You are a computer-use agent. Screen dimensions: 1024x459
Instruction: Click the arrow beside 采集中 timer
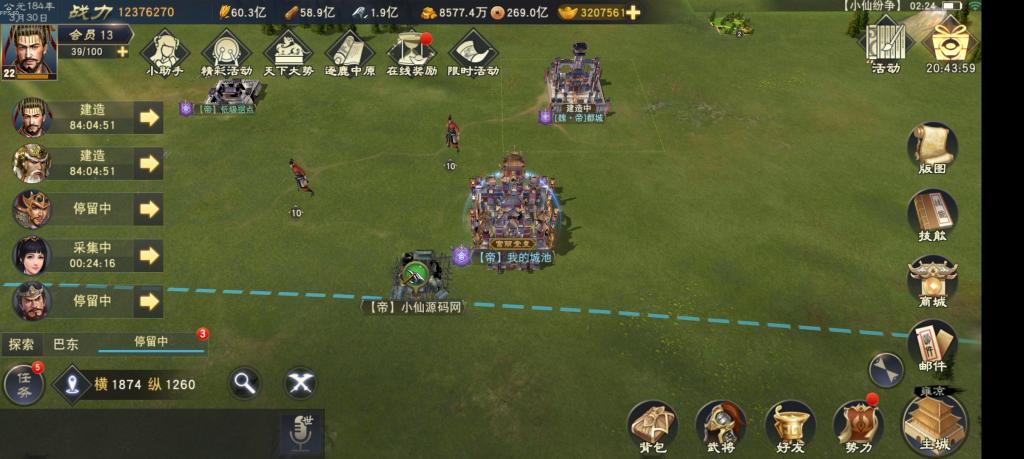(149, 255)
